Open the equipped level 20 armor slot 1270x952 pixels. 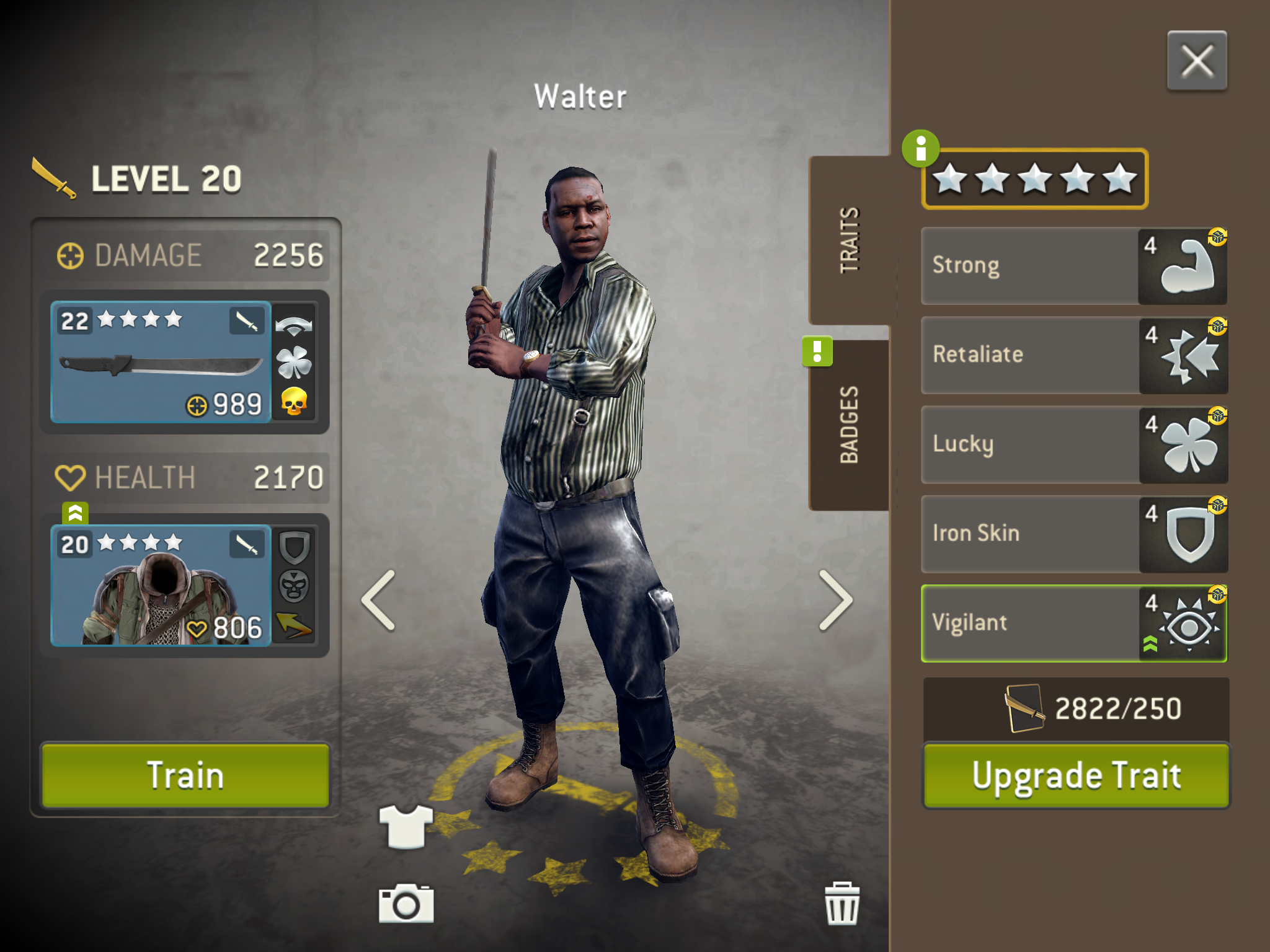tap(161, 586)
